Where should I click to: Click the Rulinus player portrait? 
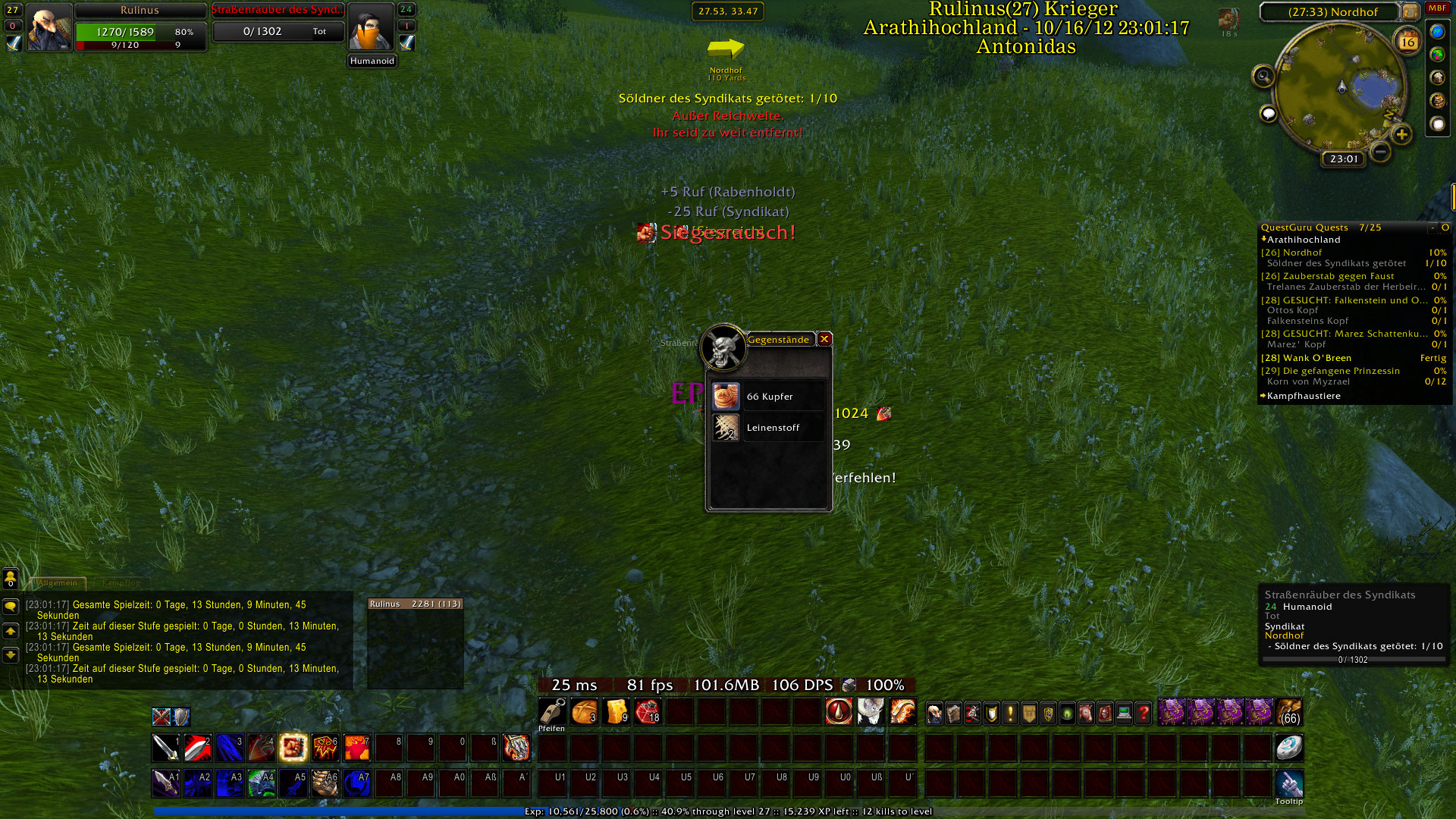49,27
